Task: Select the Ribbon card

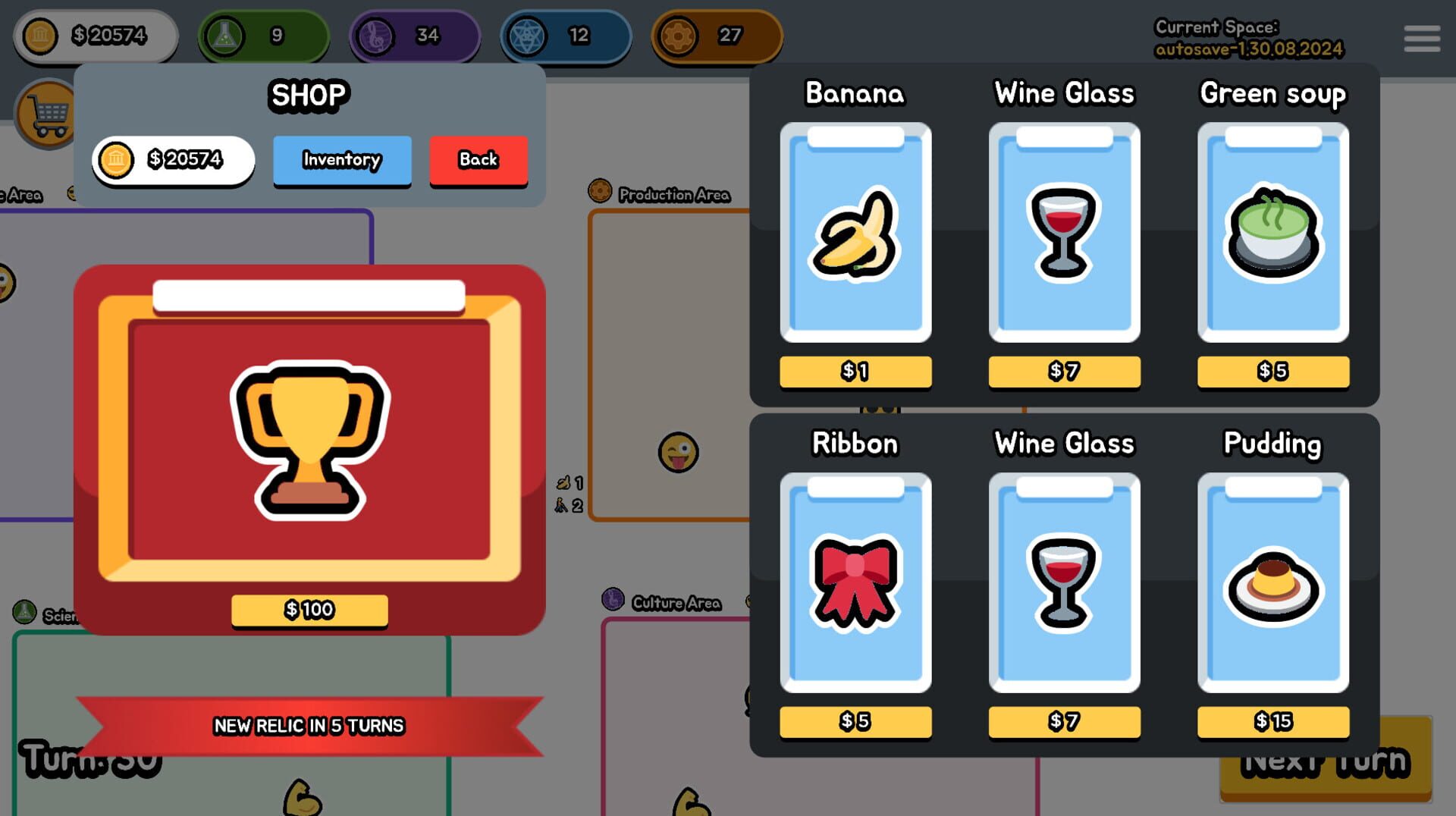Action: pyautogui.click(x=855, y=584)
